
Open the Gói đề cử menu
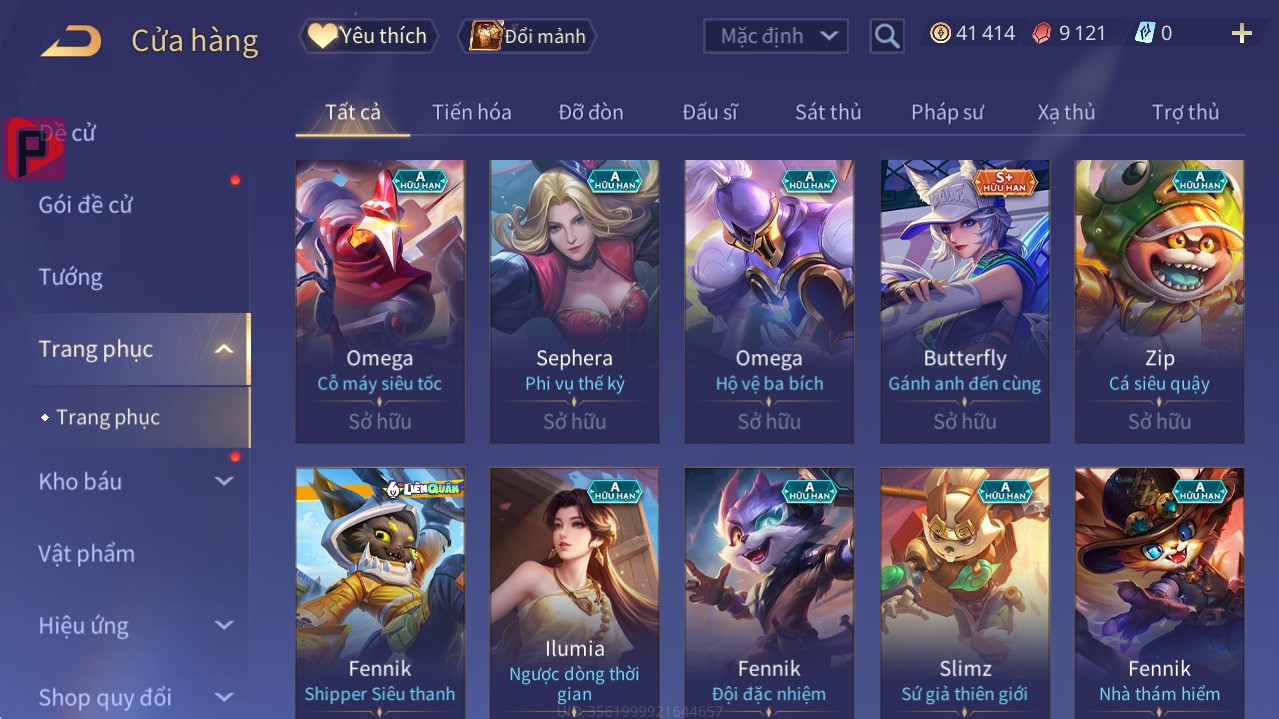(x=86, y=205)
